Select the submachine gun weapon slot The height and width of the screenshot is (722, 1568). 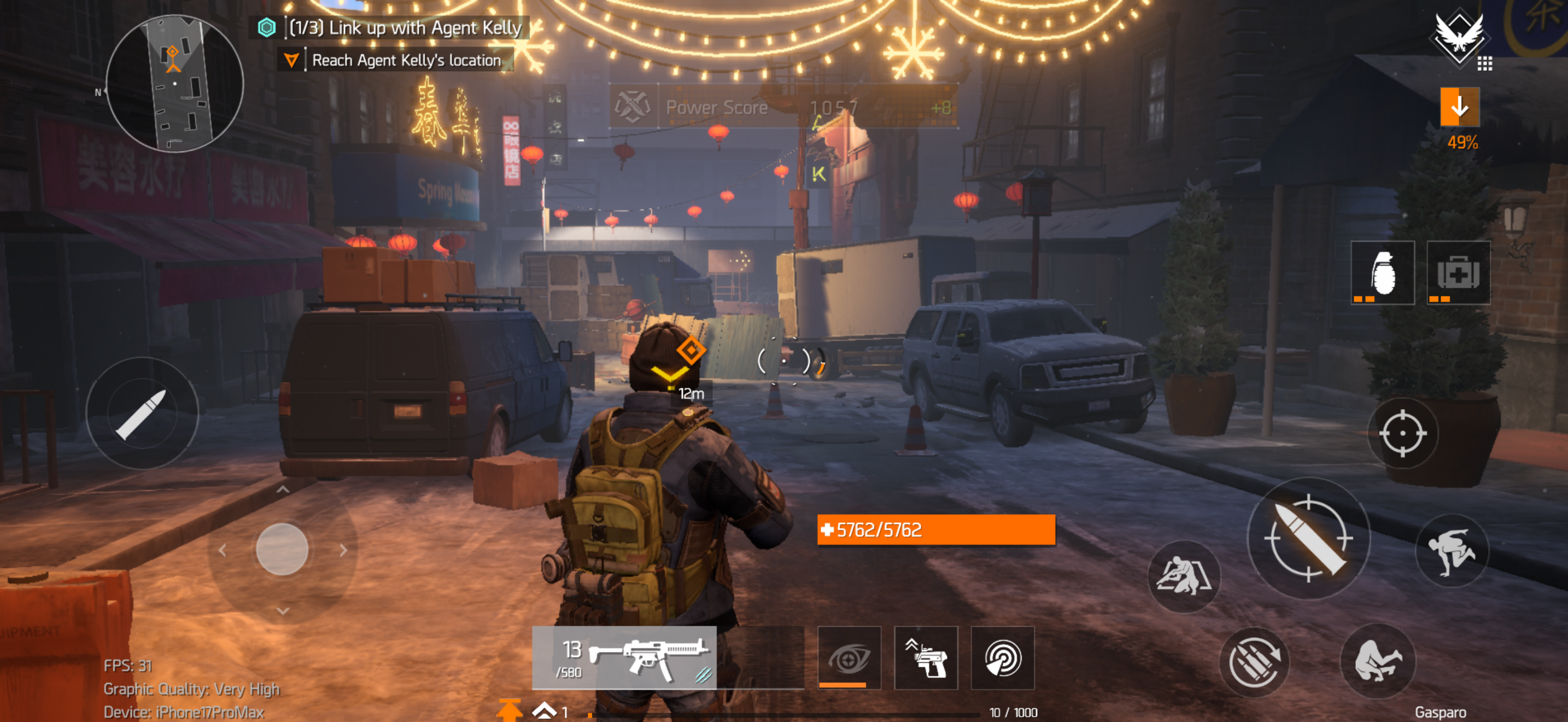click(x=624, y=657)
